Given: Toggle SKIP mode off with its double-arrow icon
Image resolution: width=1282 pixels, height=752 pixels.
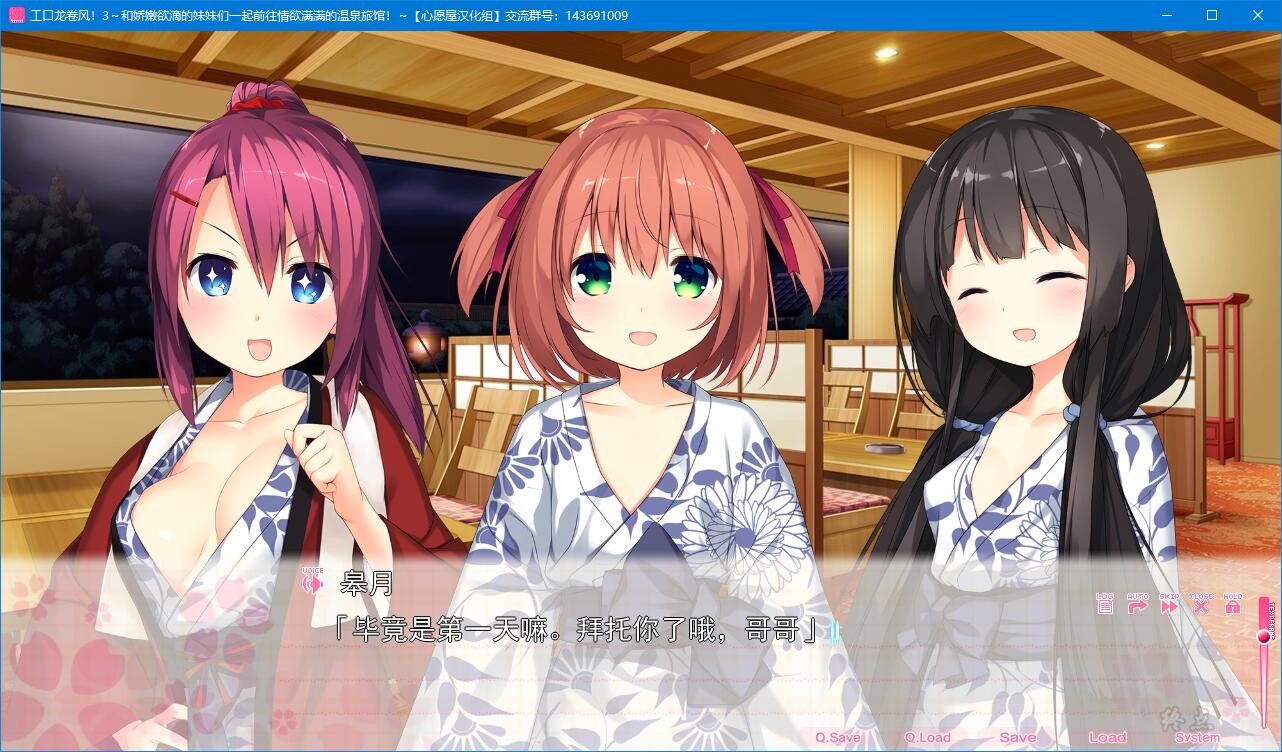Looking at the screenshot, I should (1169, 606).
